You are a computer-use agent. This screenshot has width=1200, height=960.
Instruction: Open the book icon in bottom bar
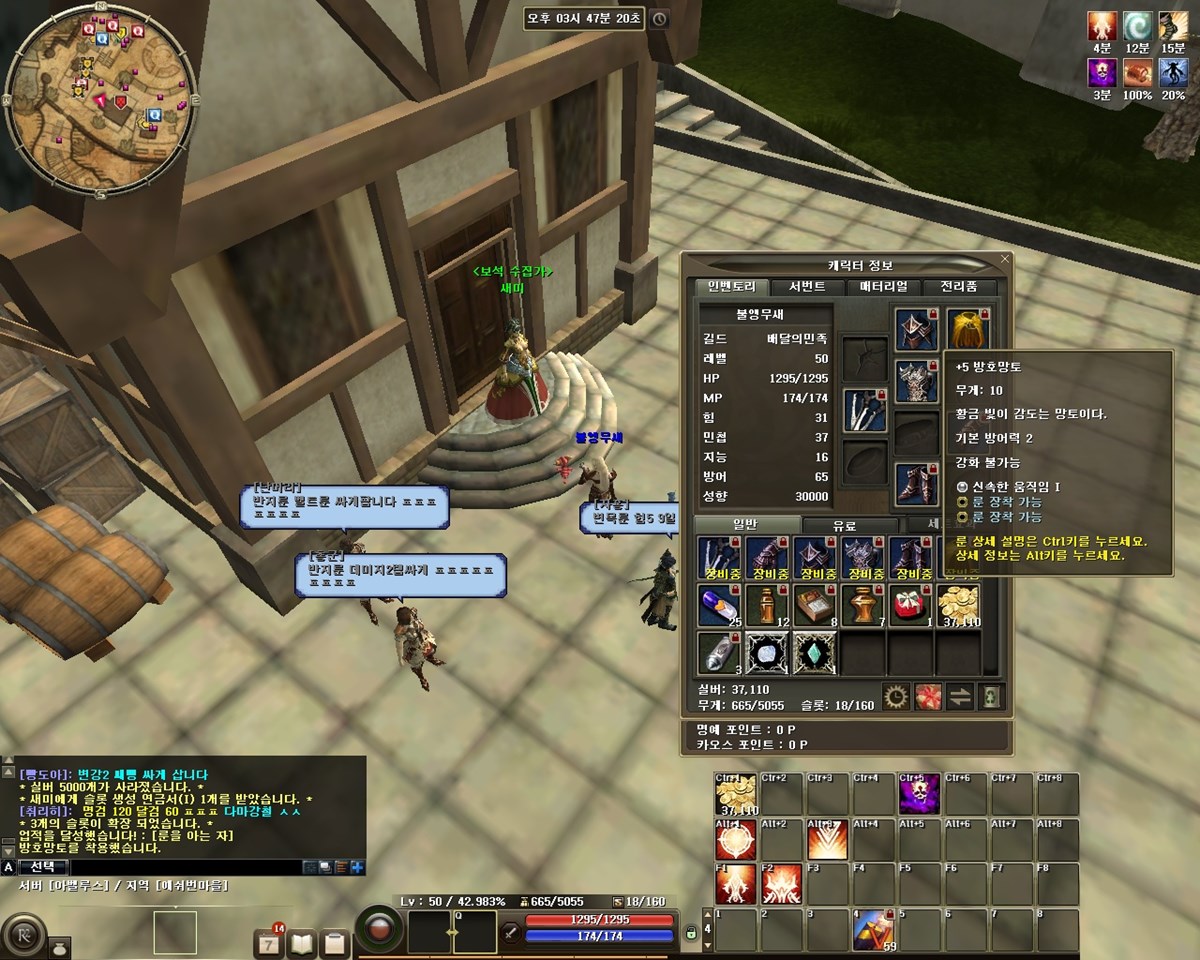(x=303, y=942)
